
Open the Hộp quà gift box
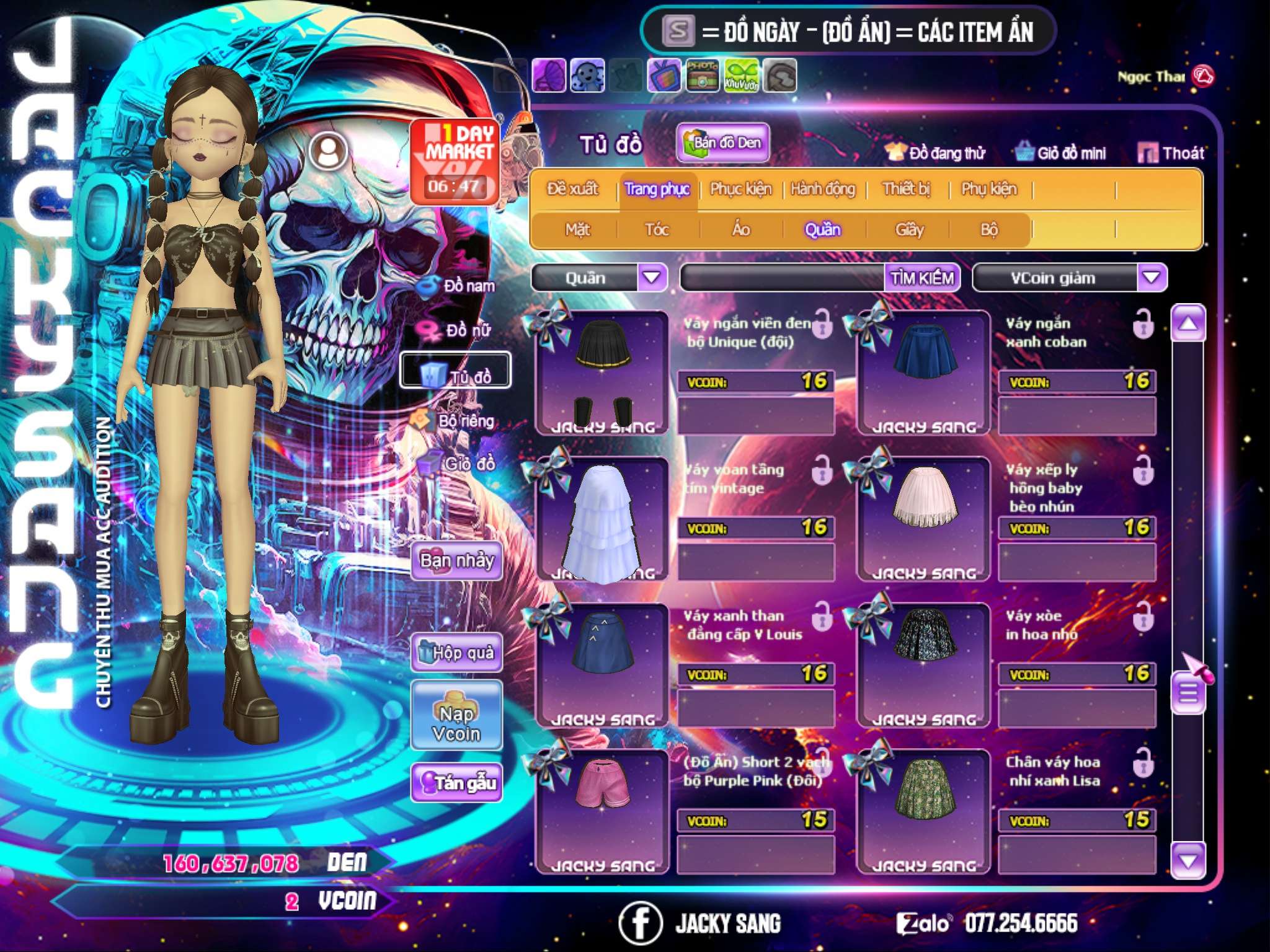pyautogui.click(x=457, y=652)
